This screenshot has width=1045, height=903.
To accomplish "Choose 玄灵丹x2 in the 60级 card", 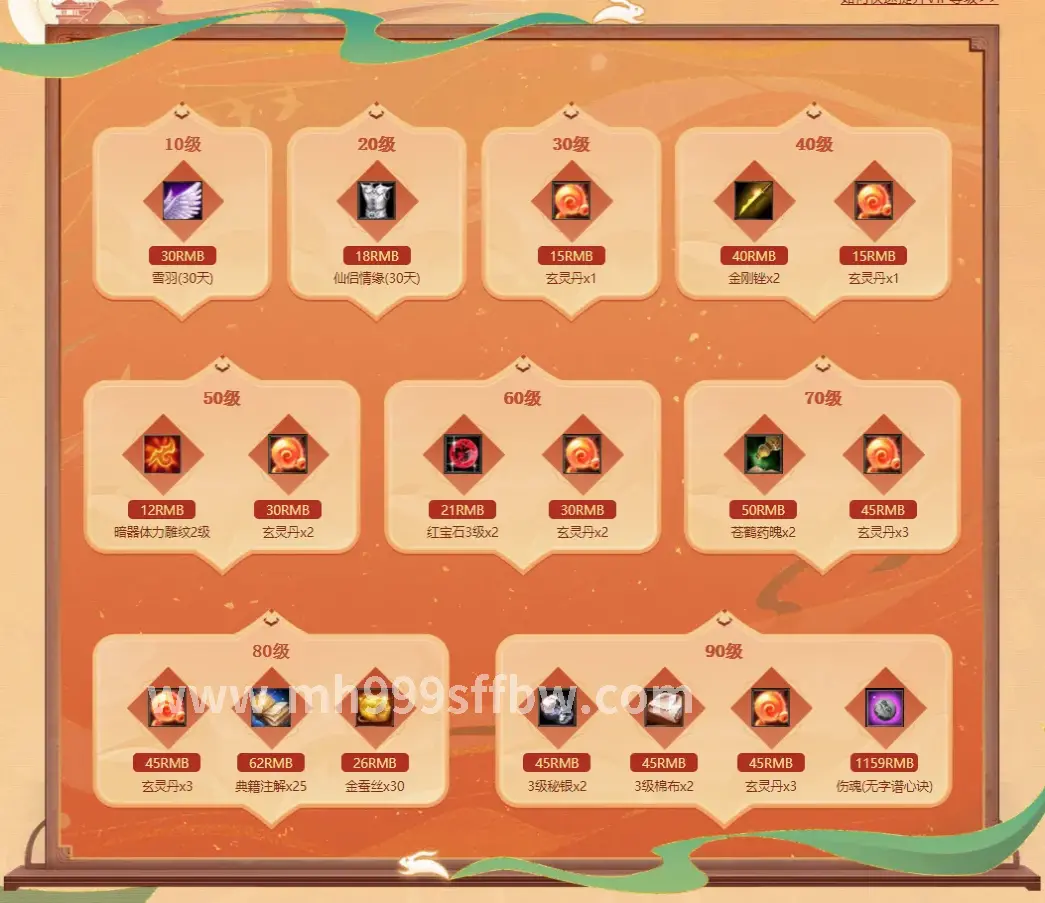I will pyautogui.click(x=582, y=455).
